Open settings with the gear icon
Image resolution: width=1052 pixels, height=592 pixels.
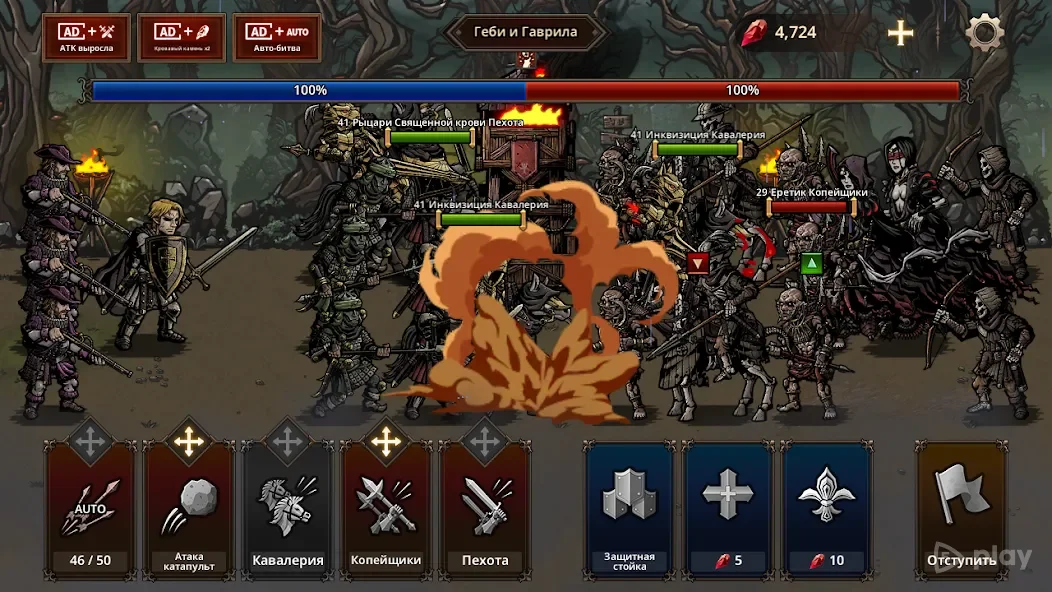pyautogui.click(x=984, y=33)
